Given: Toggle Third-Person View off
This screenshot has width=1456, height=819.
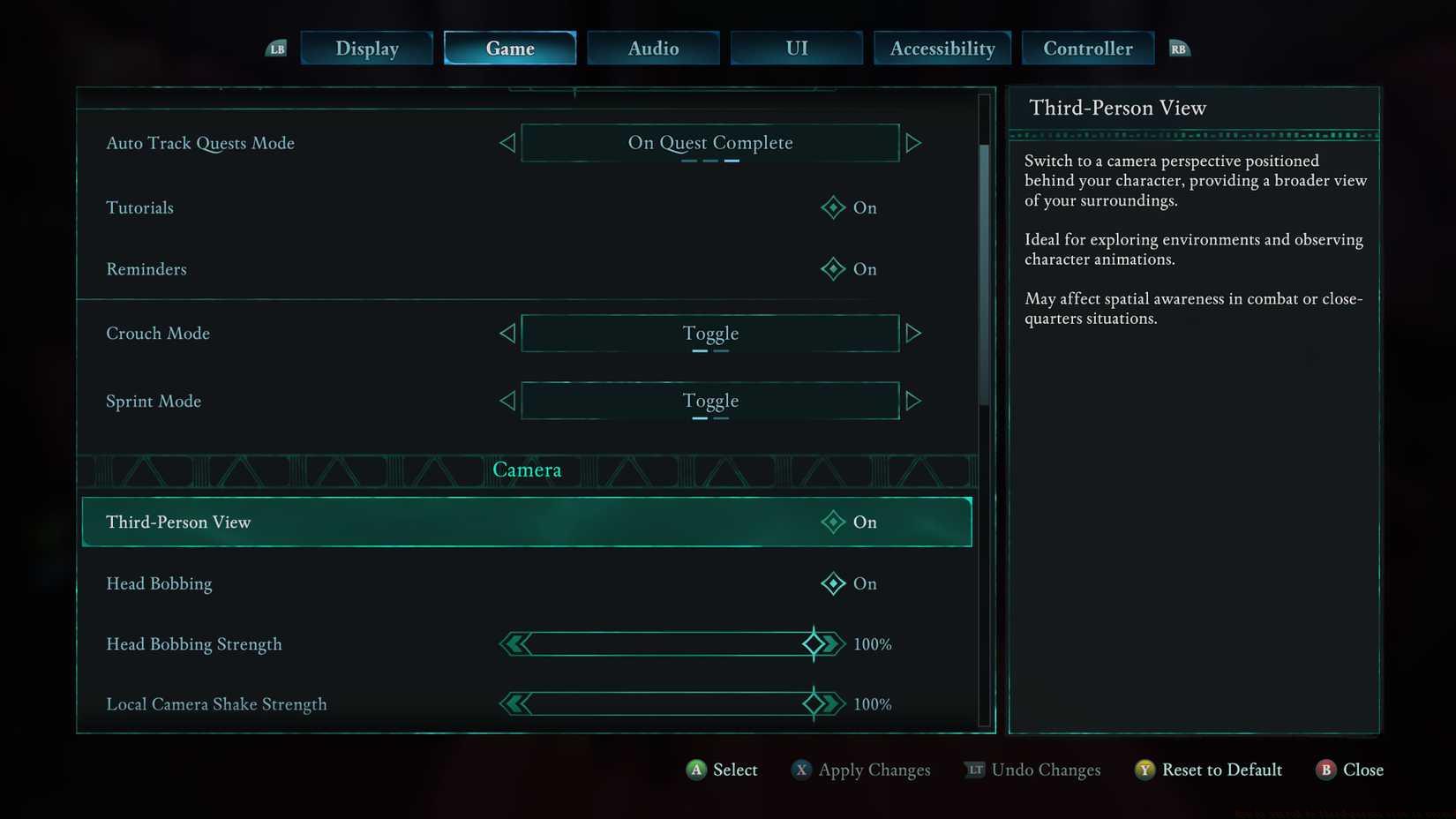Looking at the screenshot, I should tap(832, 522).
